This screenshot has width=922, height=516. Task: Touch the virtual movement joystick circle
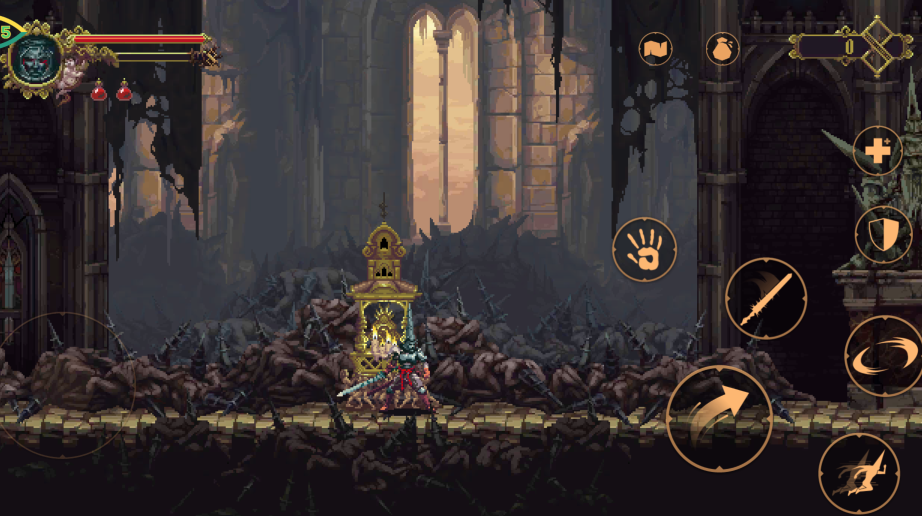point(62,385)
